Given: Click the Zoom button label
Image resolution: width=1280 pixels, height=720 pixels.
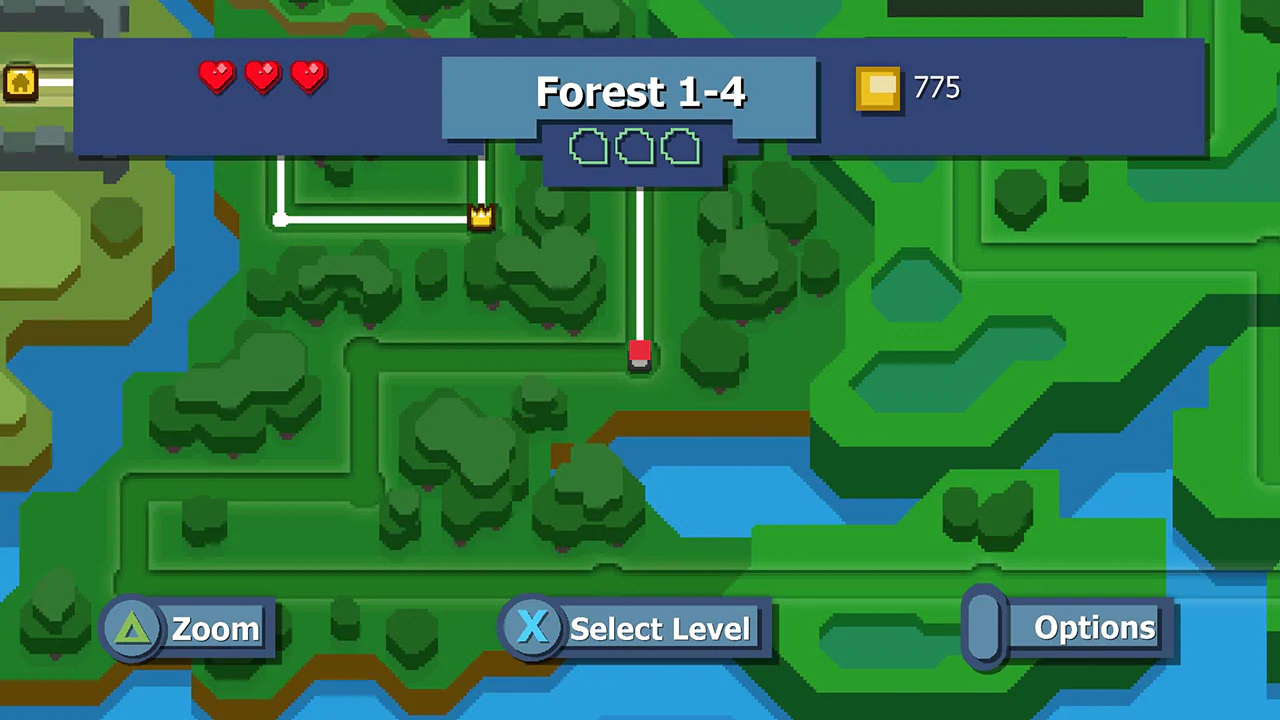Looking at the screenshot, I should [x=214, y=628].
